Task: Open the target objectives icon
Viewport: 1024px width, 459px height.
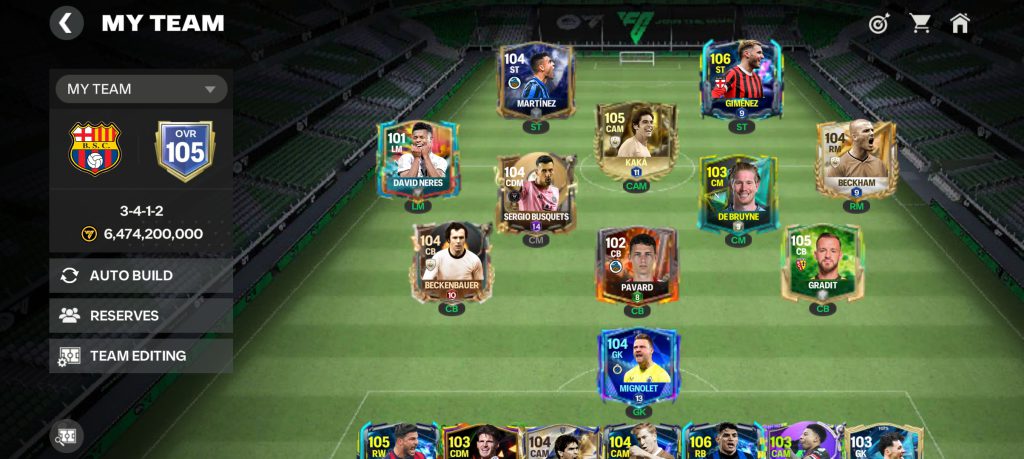Action: click(x=879, y=23)
